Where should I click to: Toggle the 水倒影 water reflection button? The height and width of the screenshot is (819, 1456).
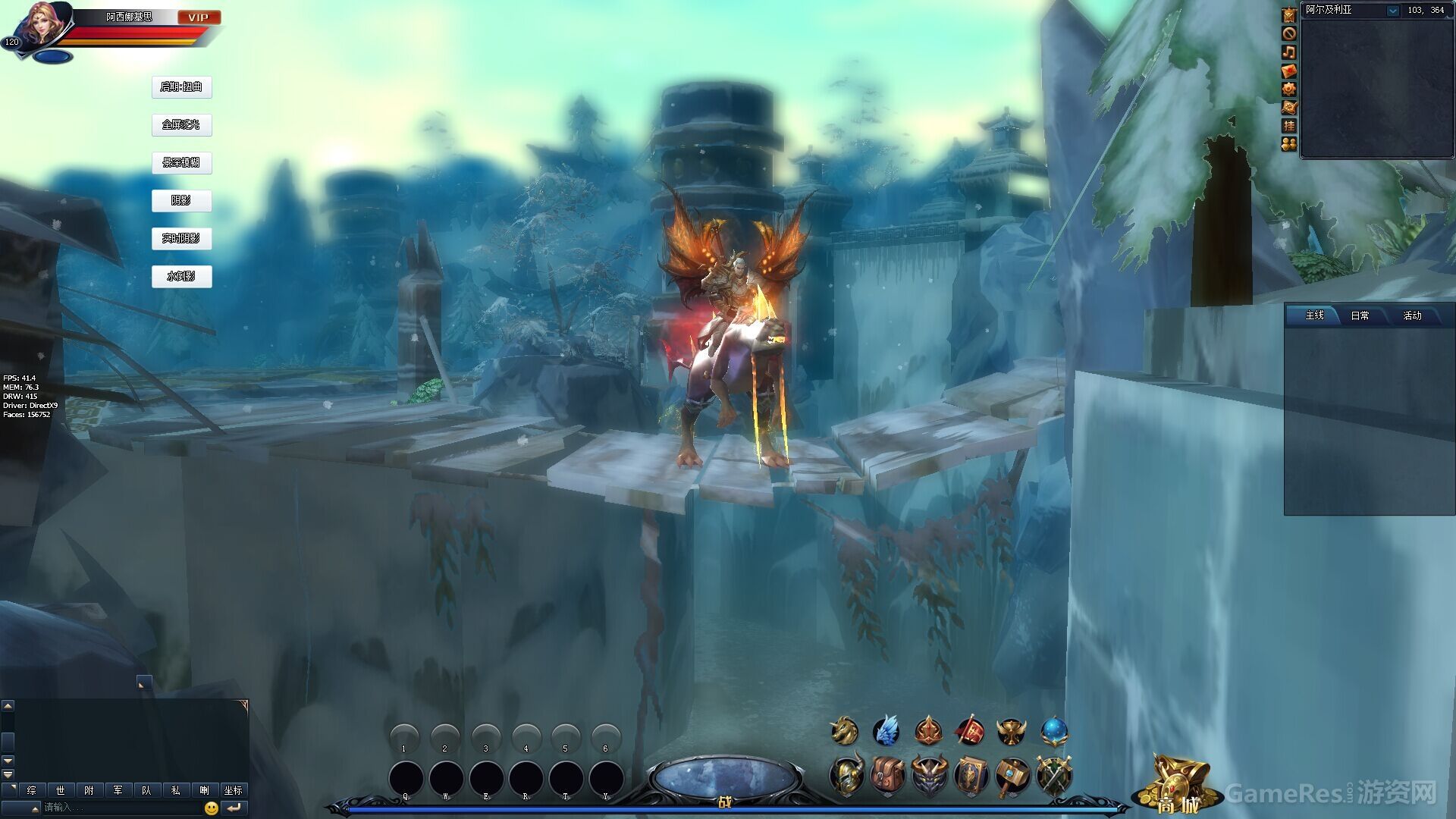click(181, 277)
